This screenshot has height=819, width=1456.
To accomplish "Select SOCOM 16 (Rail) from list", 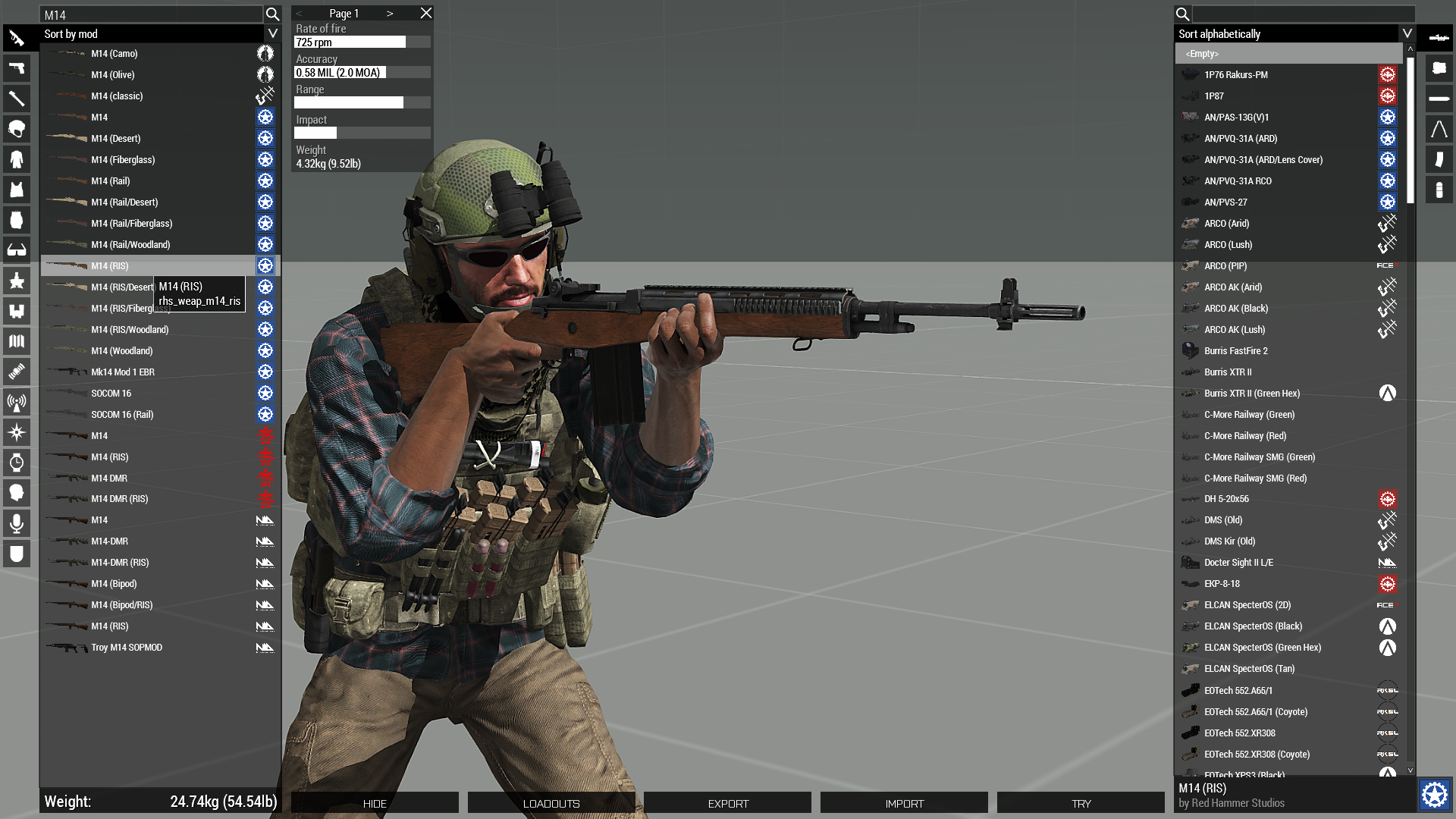I will click(x=122, y=415).
